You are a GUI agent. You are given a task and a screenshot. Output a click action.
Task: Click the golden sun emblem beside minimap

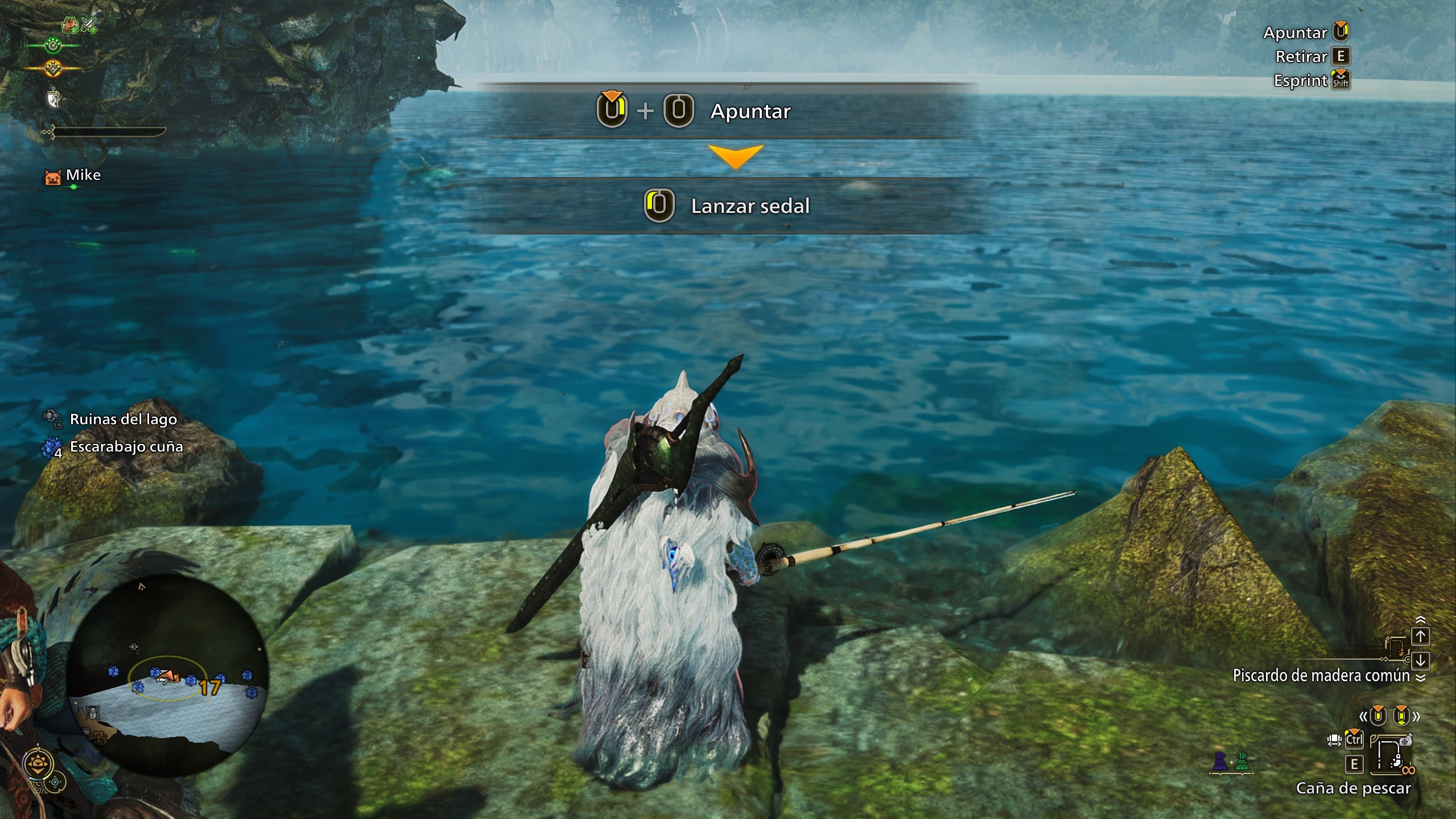pos(39,764)
